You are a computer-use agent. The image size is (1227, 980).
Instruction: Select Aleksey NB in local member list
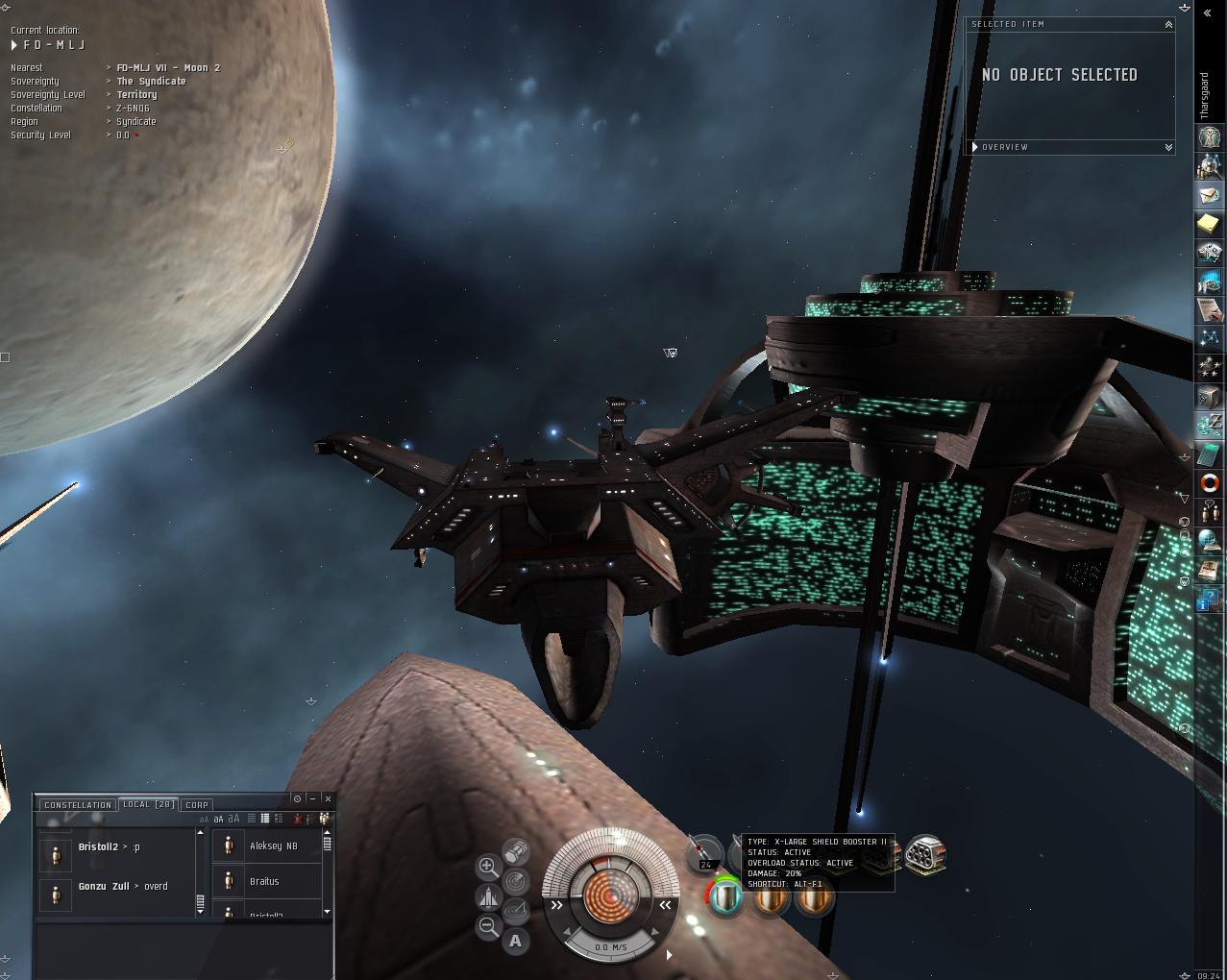click(273, 845)
